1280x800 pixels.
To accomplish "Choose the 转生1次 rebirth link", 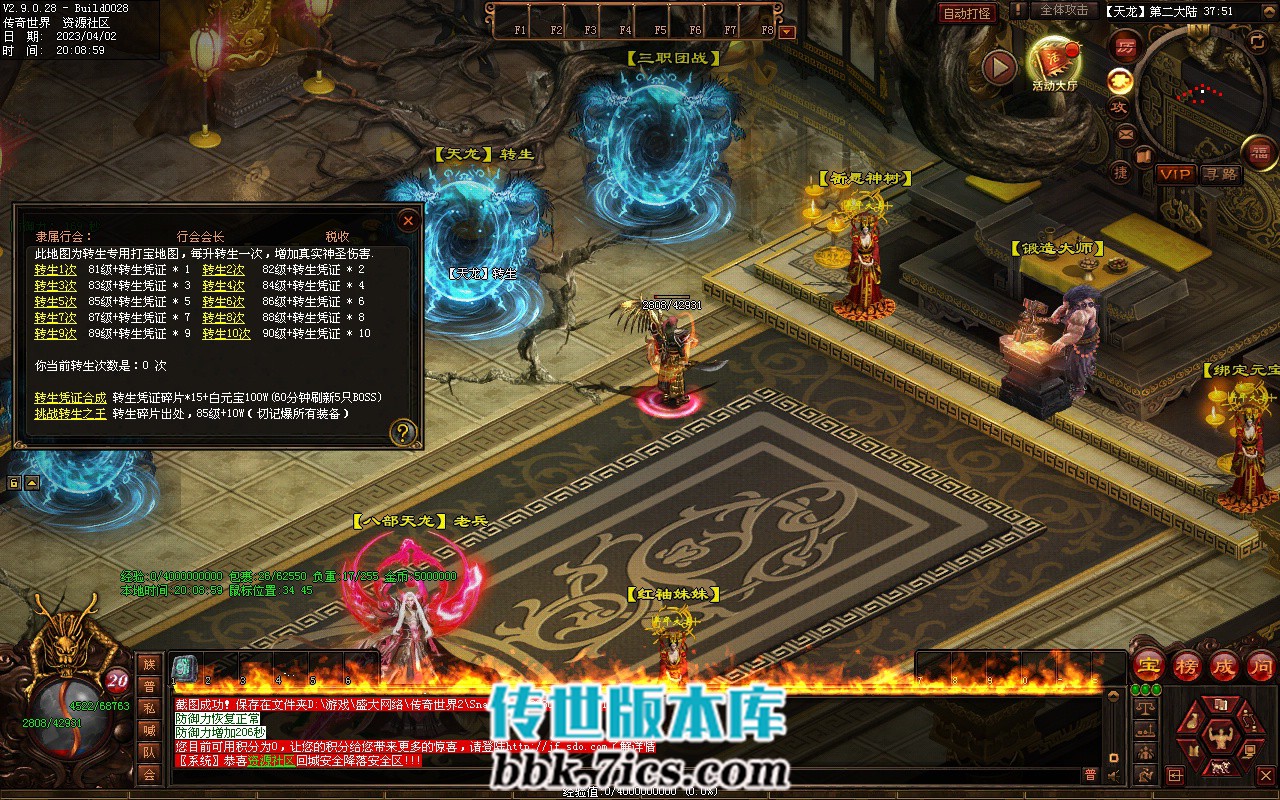I will tap(55, 270).
